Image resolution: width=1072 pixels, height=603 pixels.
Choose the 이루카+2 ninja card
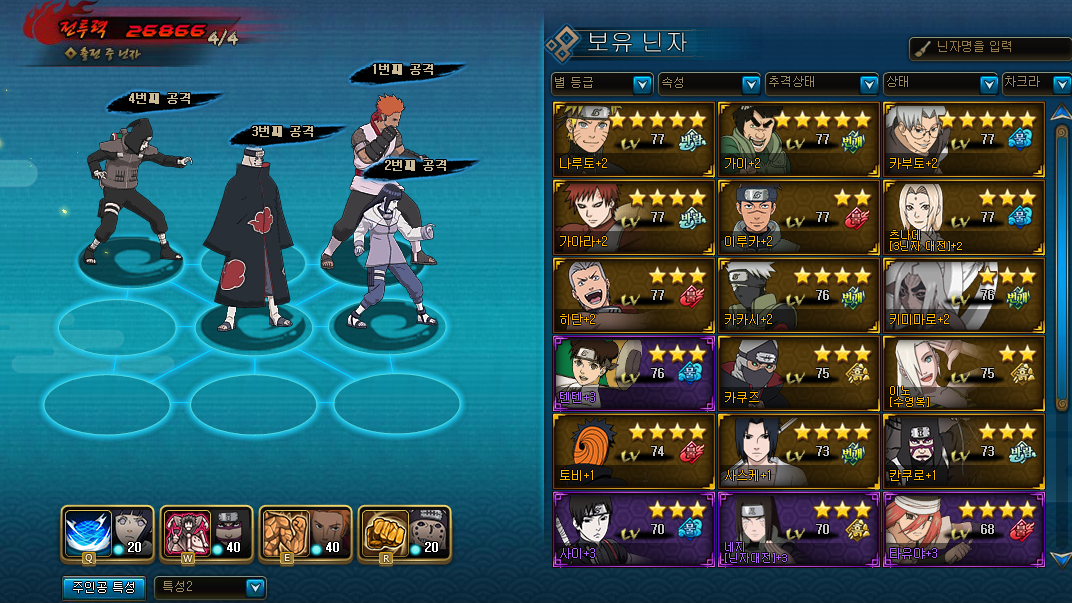point(798,216)
